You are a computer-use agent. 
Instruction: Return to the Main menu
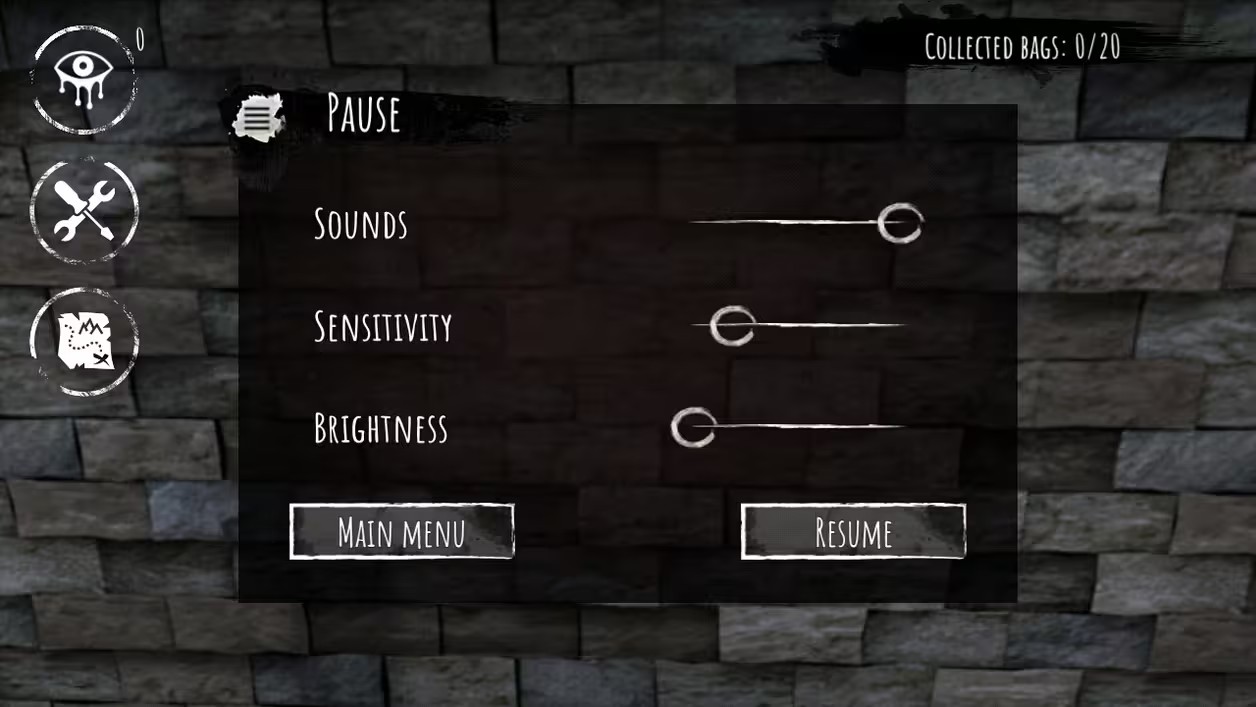point(402,532)
